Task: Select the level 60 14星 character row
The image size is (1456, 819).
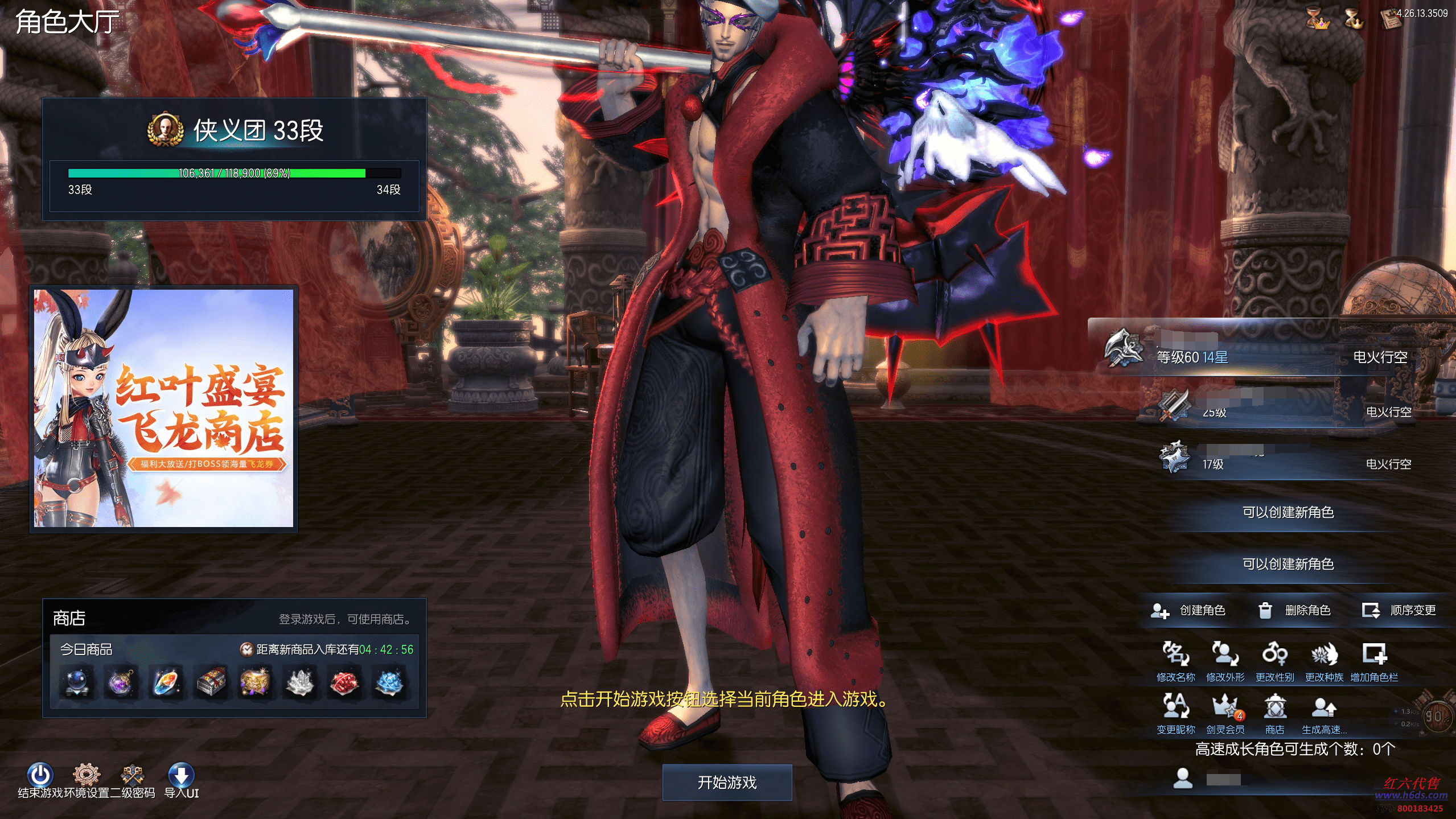Action: [1269, 353]
